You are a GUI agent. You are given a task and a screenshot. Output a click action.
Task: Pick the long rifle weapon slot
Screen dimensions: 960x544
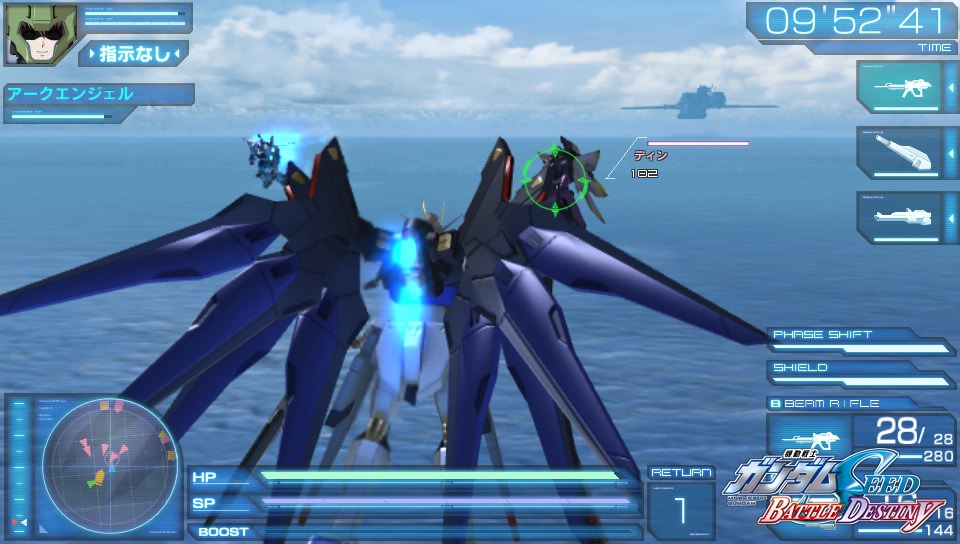[x=898, y=217]
